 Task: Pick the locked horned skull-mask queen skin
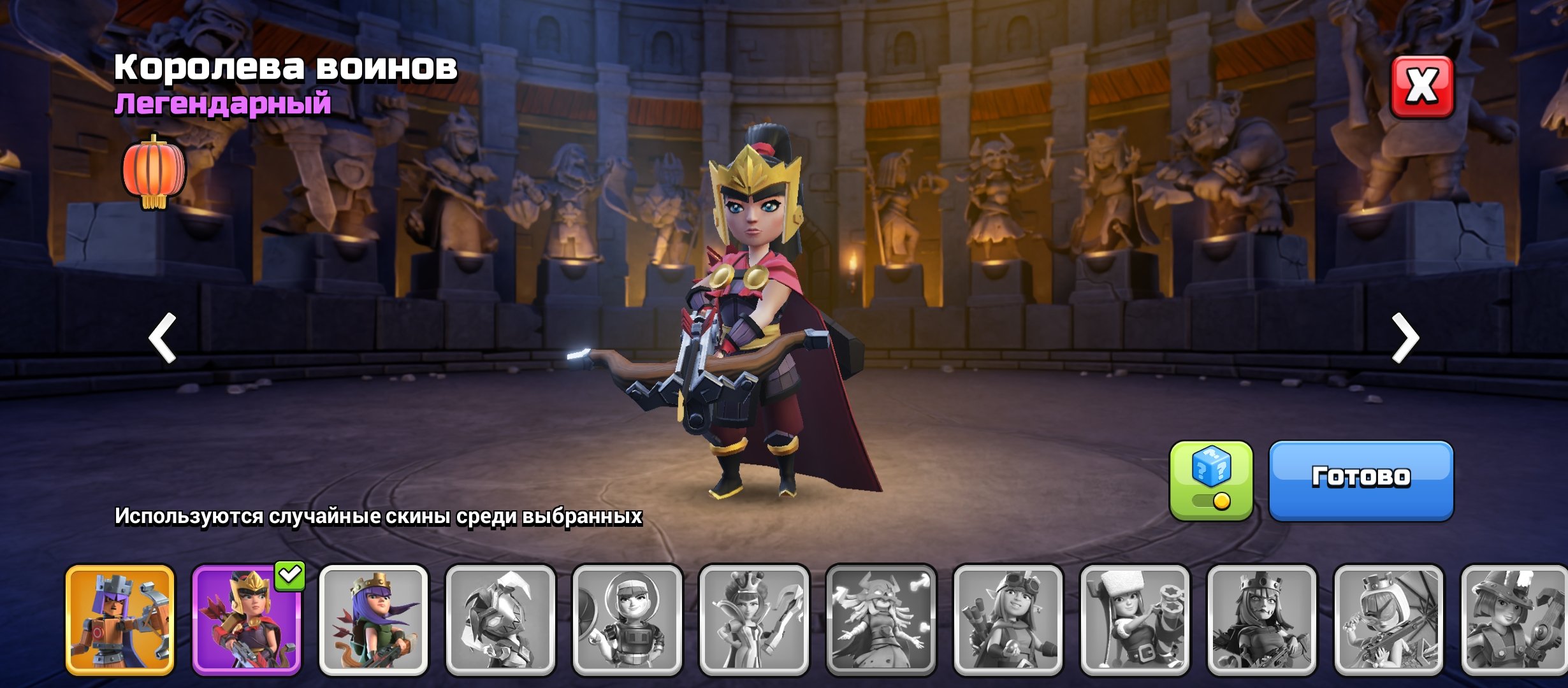click(x=881, y=619)
